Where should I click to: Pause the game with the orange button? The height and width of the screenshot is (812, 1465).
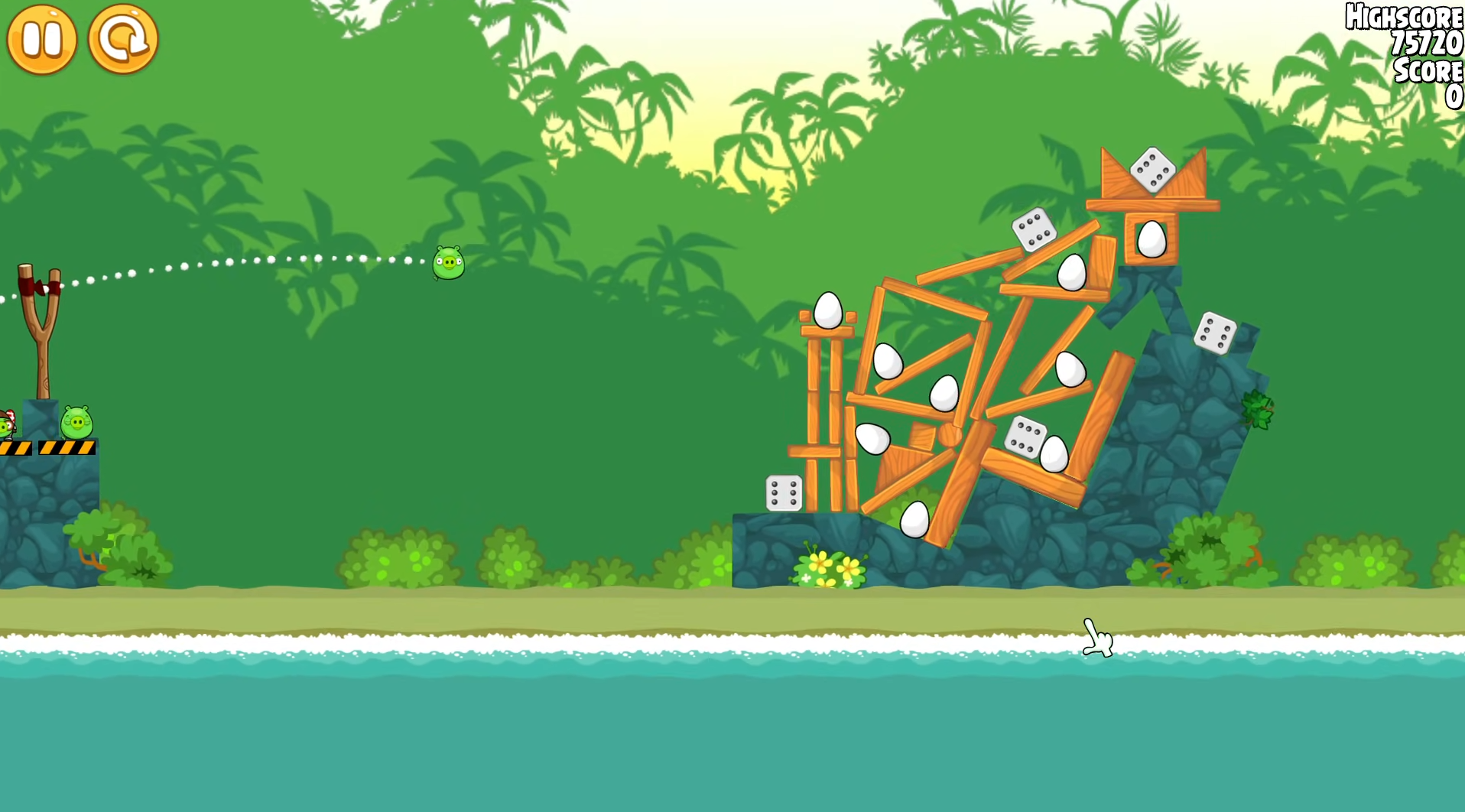pos(42,40)
